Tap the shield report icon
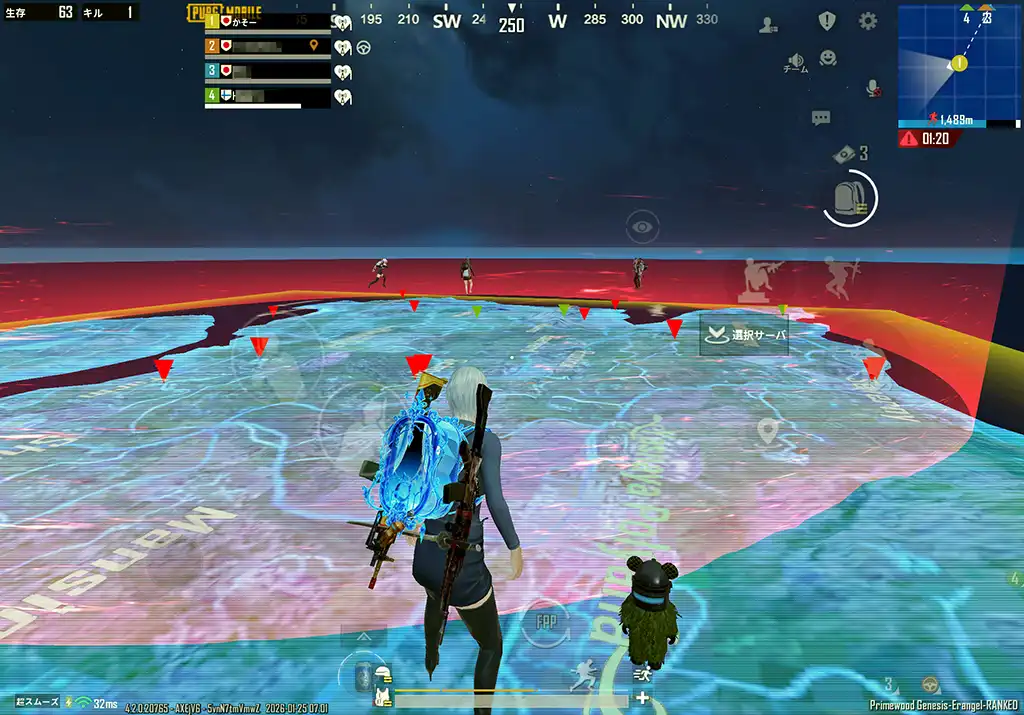 click(x=827, y=21)
